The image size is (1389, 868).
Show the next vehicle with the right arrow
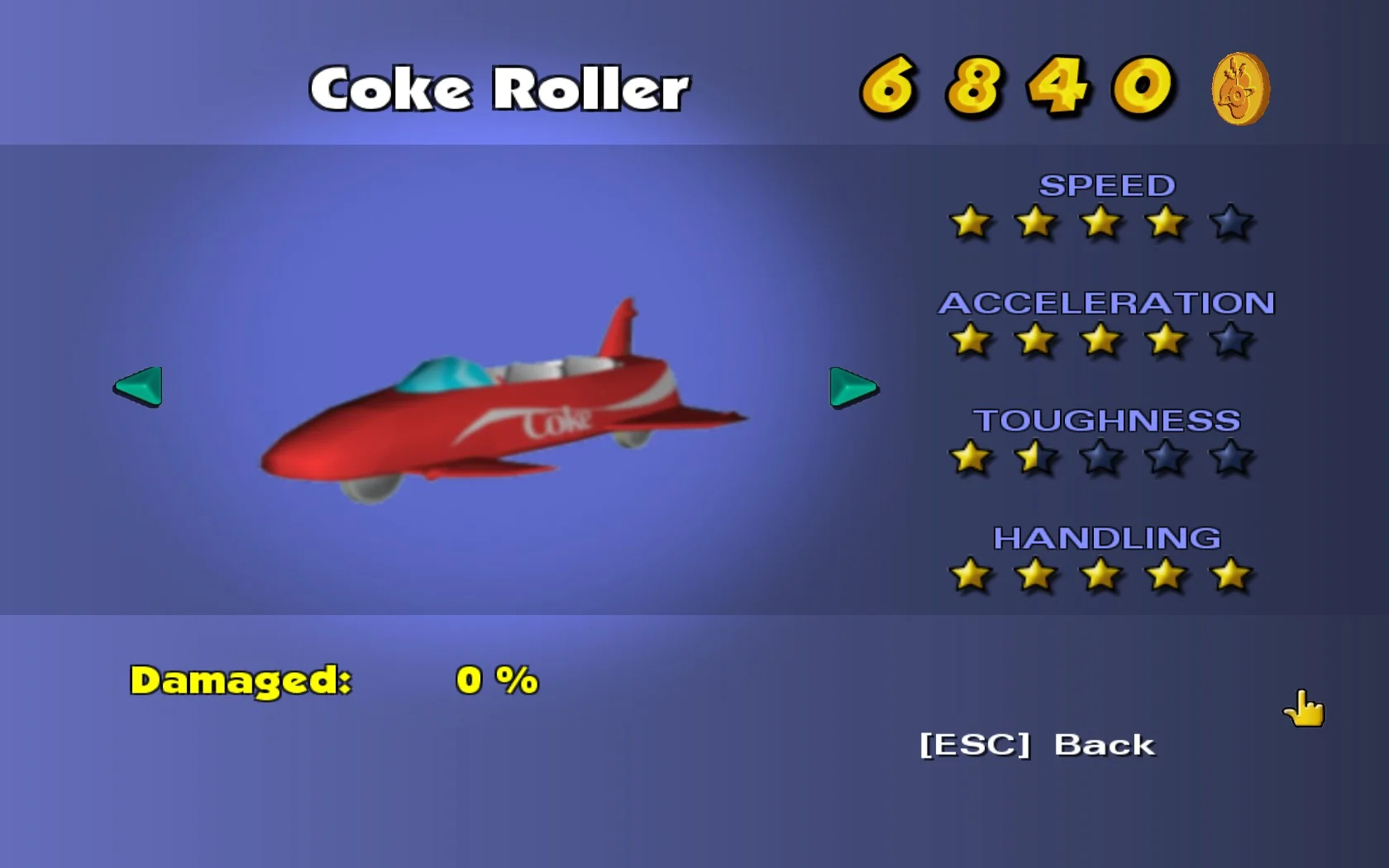click(852, 387)
